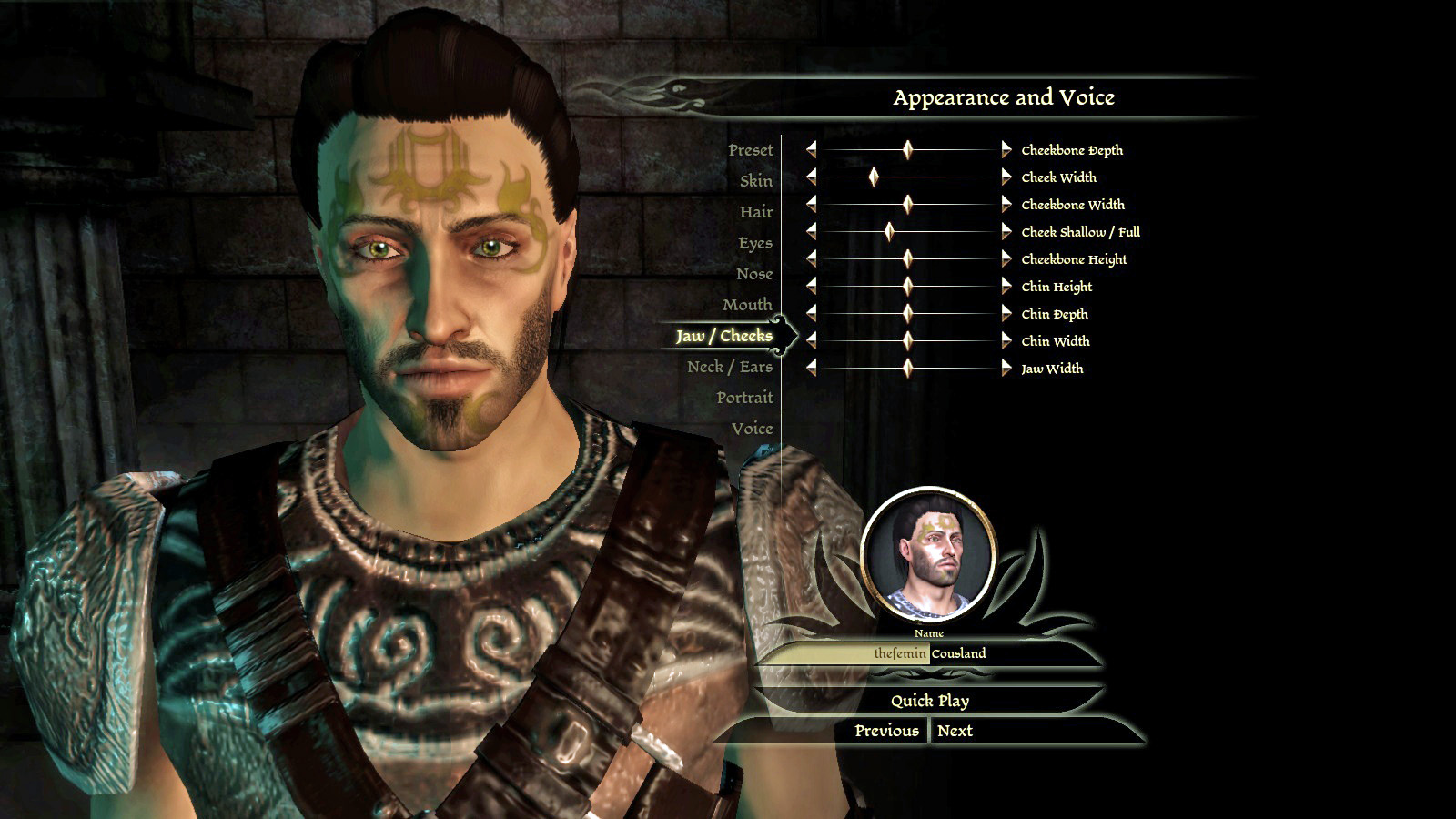
Task: Decrease Cheek Width with left arrow
Action: 811,177
